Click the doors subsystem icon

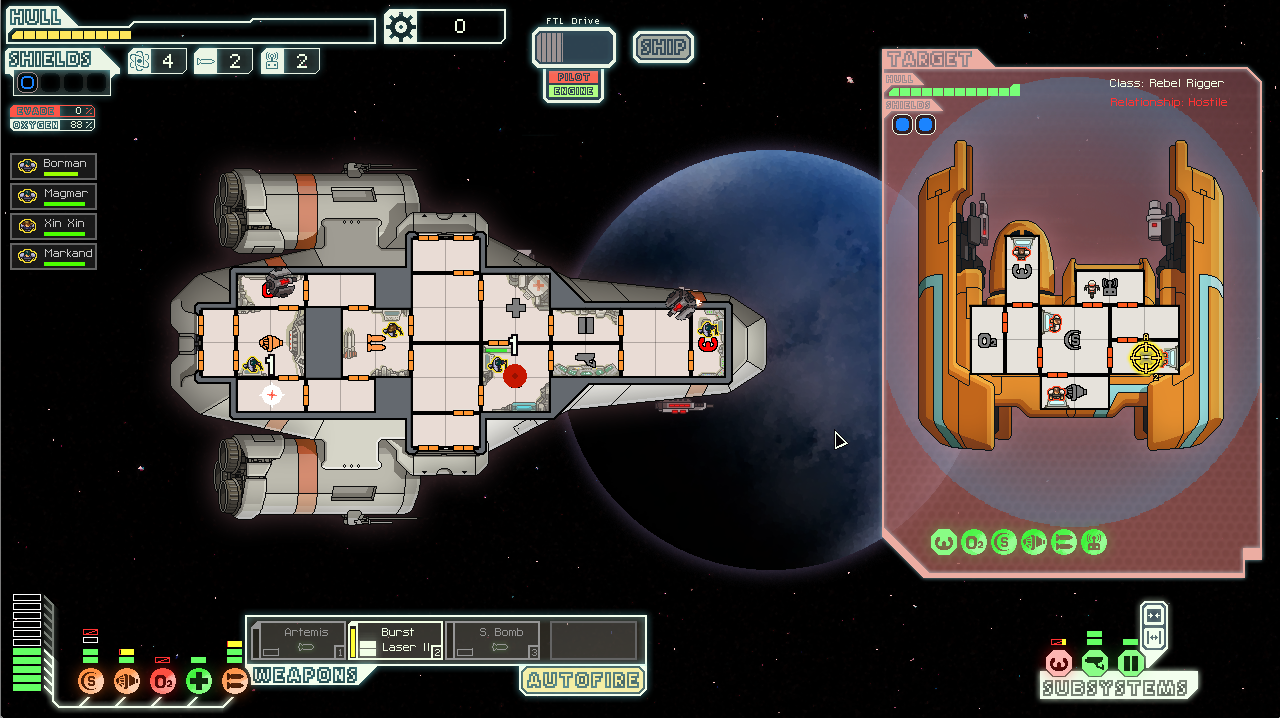point(1131,663)
